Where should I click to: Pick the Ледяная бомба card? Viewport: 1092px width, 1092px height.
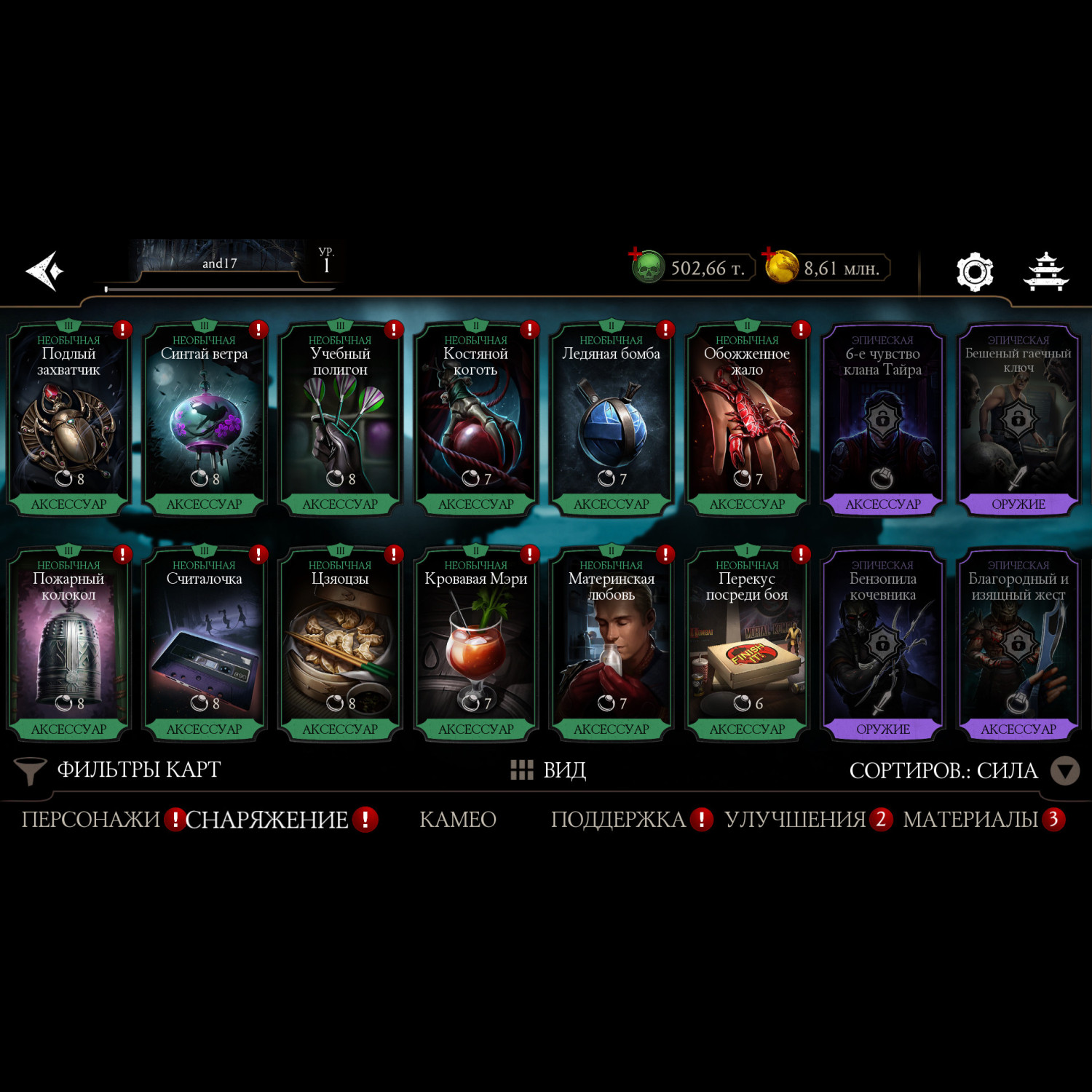point(612,420)
